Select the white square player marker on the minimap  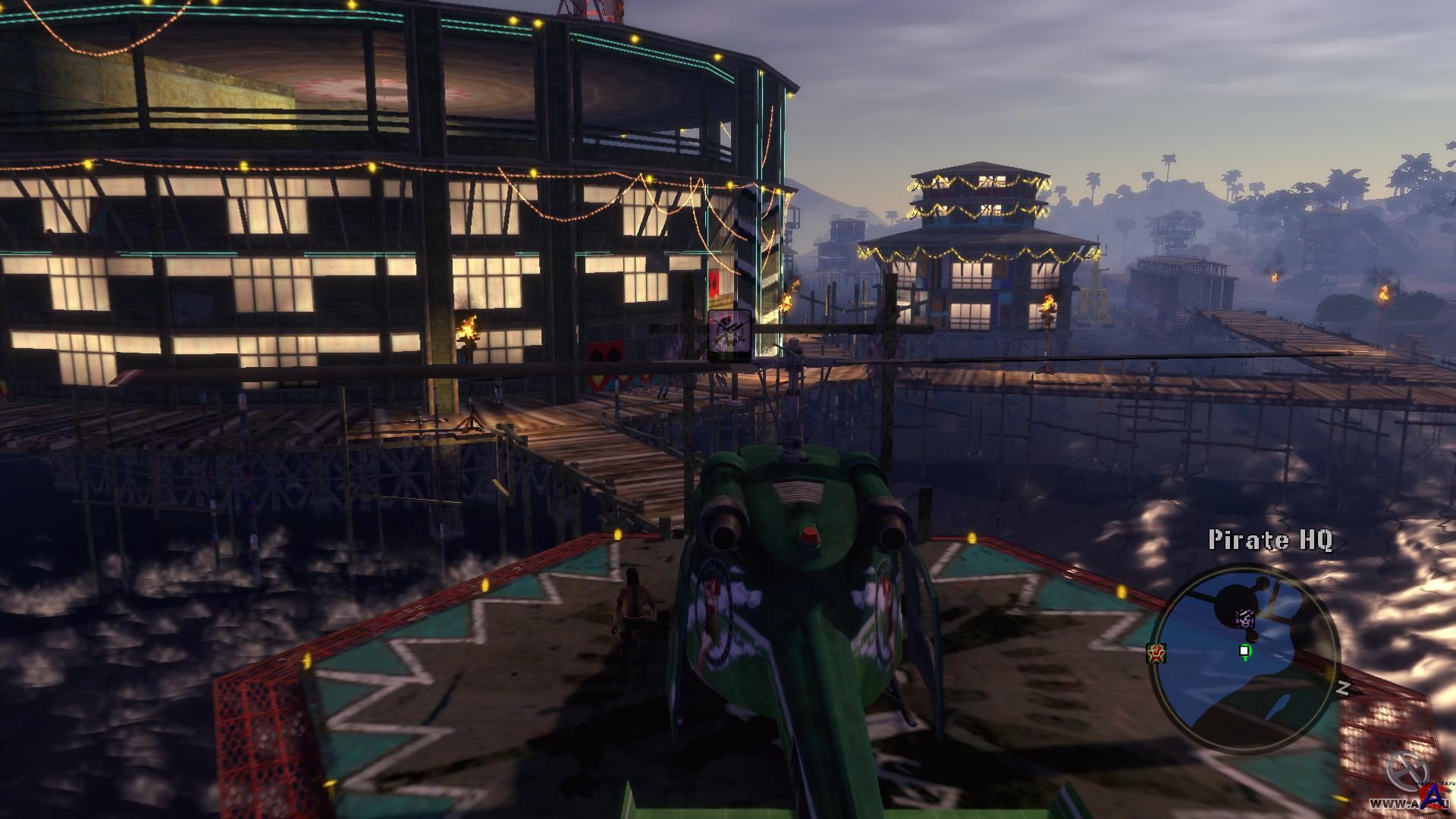coord(1244,651)
